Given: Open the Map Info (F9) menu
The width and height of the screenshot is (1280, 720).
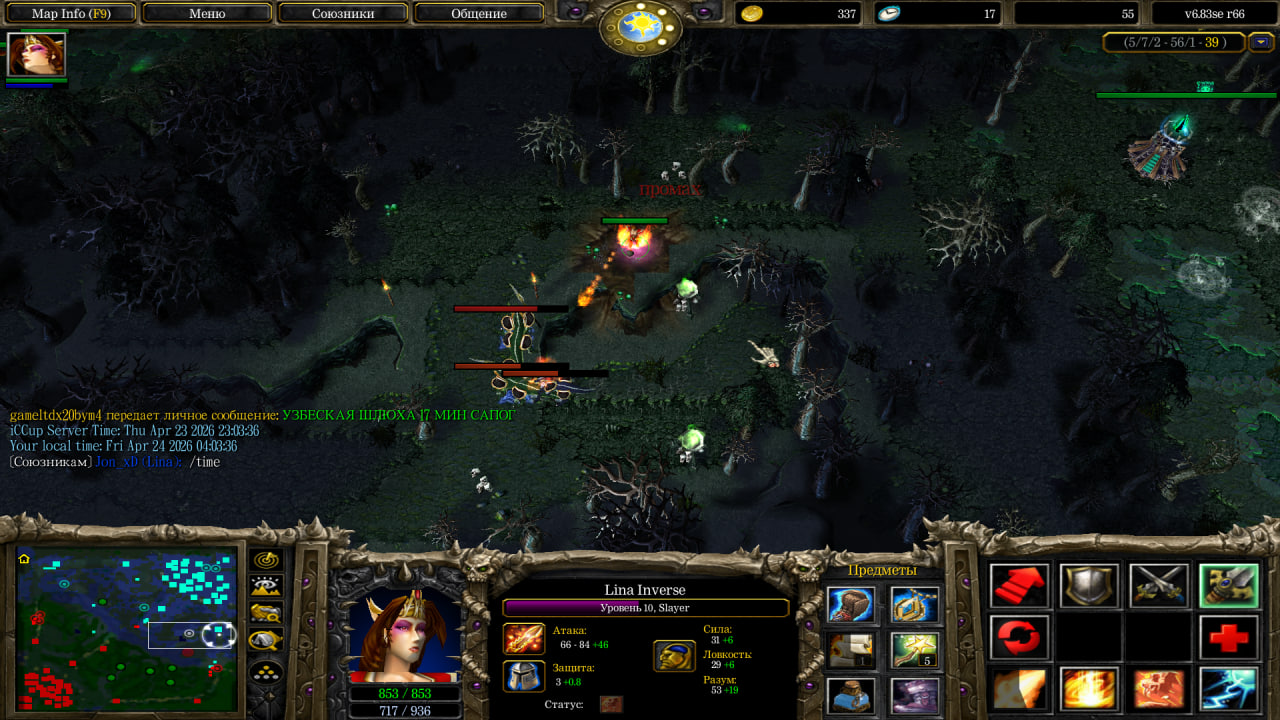Looking at the screenshot, I should (70, 14).
